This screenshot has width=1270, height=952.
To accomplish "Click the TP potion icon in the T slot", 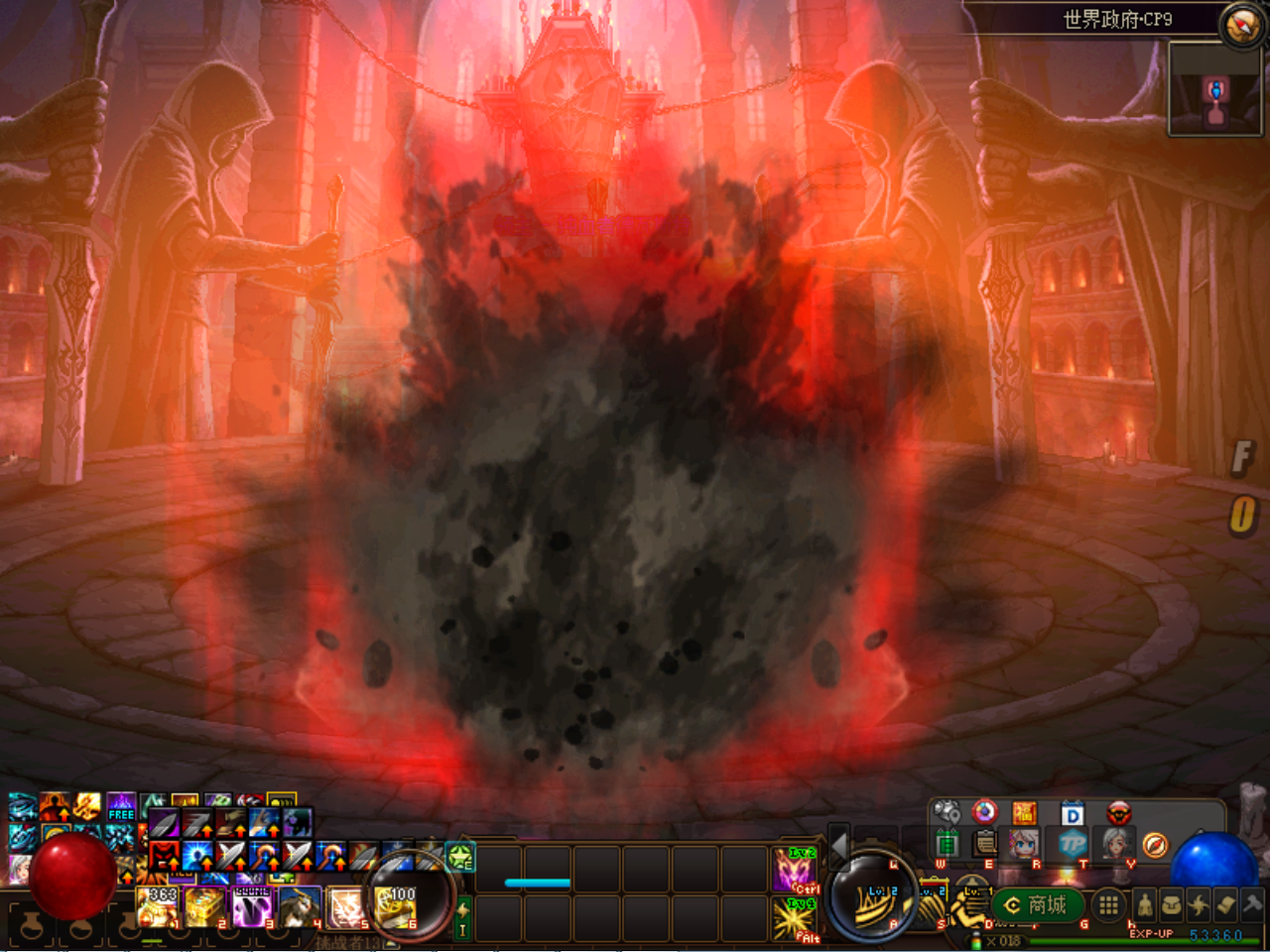I will [x=1073, y=845].
